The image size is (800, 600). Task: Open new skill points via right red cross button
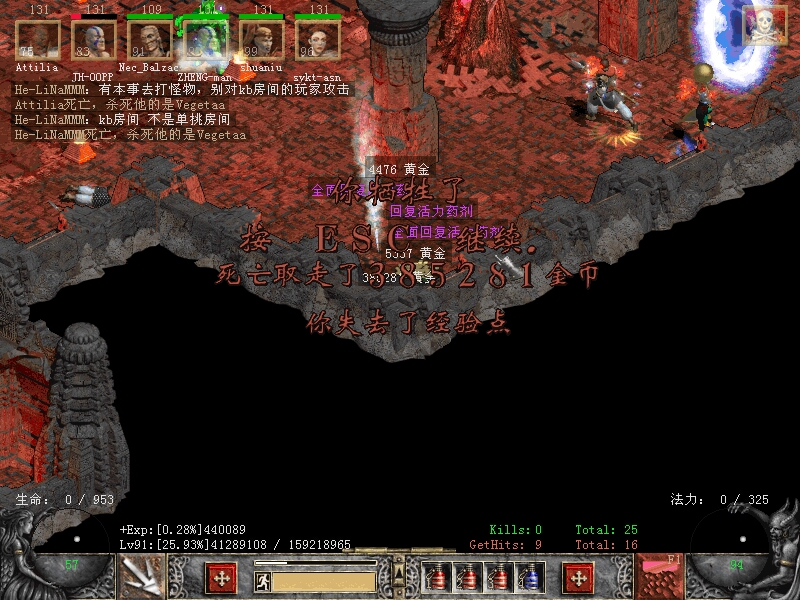coord(579,578)
